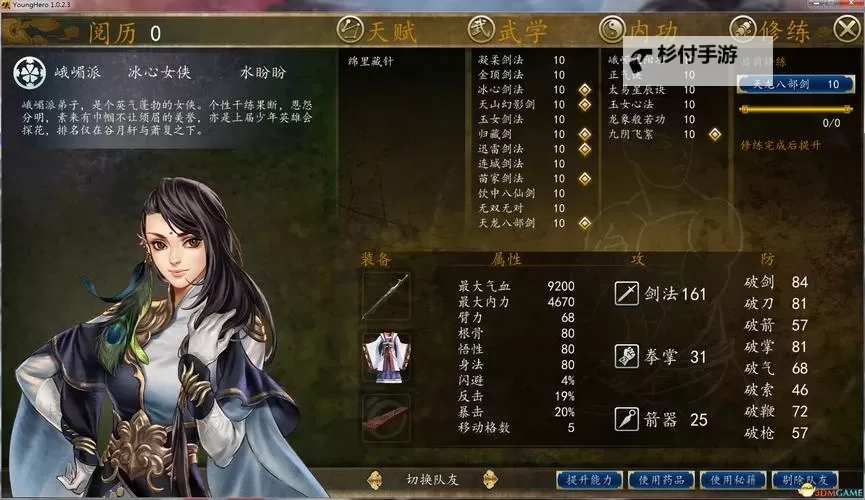Select the equipped sword slot
This screenshot has height=500, width=865.
coord(385,296)
